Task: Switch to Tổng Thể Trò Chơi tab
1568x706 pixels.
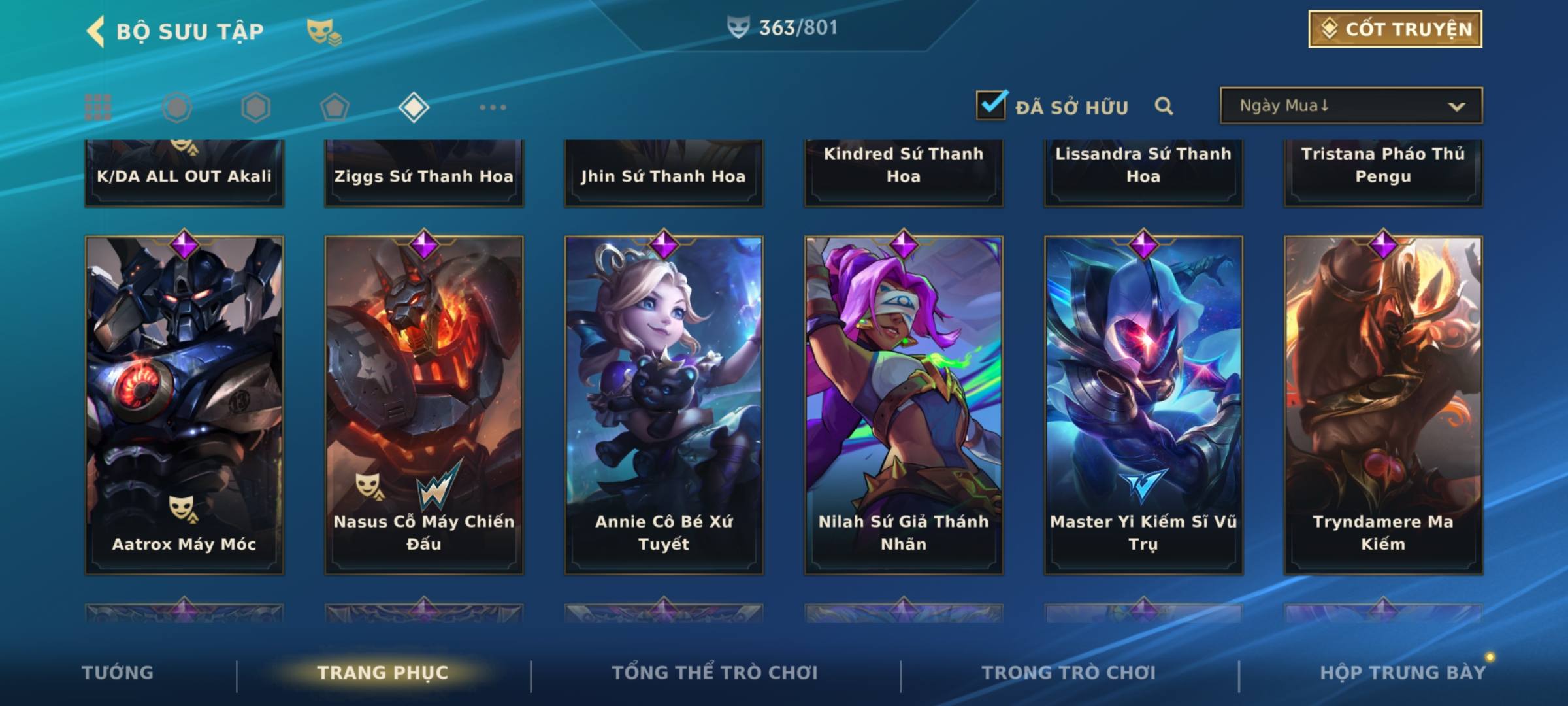Action: pyautogui.click(x=715, y=673)
